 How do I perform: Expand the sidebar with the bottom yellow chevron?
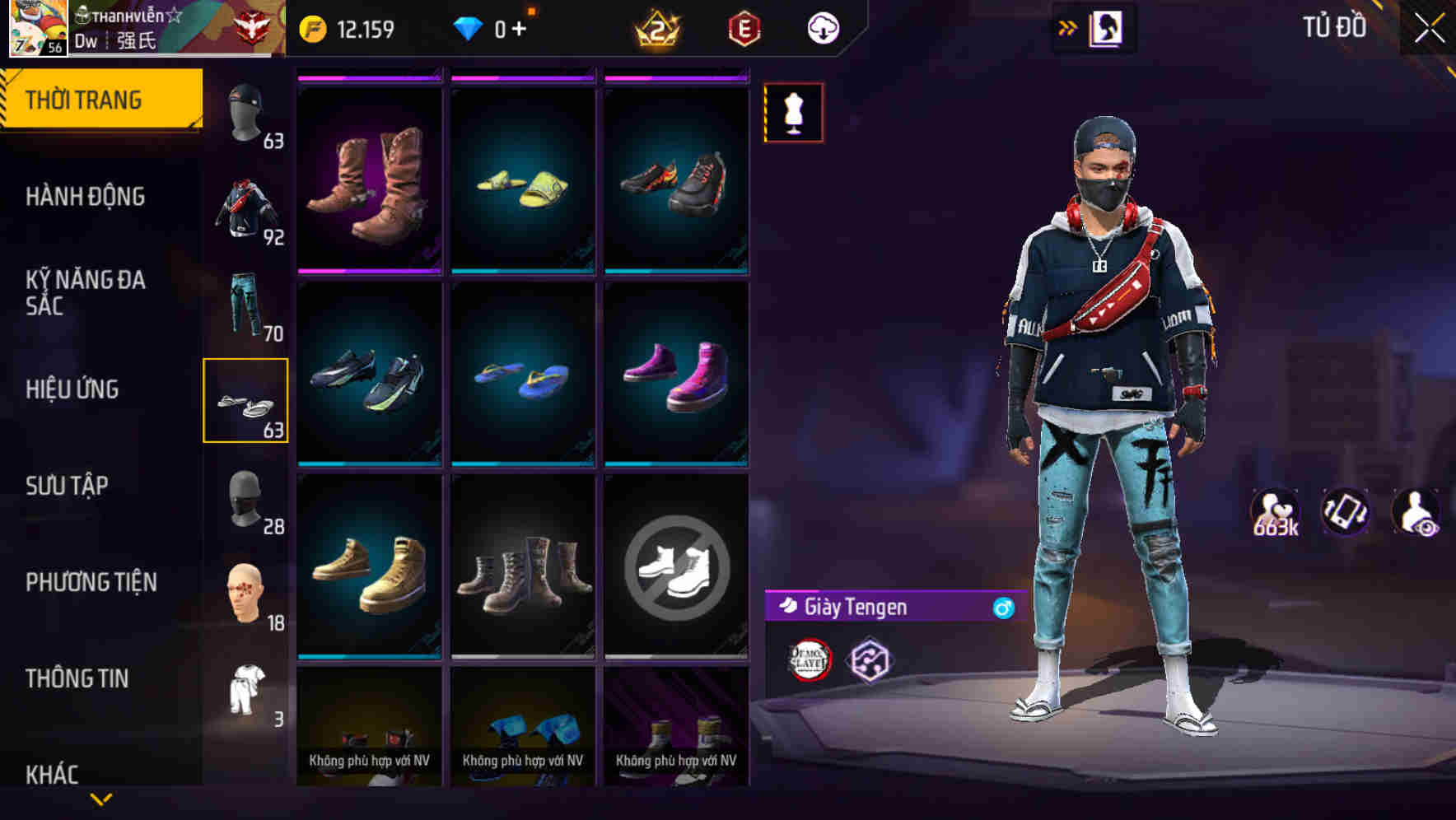[x=100, y=797]
